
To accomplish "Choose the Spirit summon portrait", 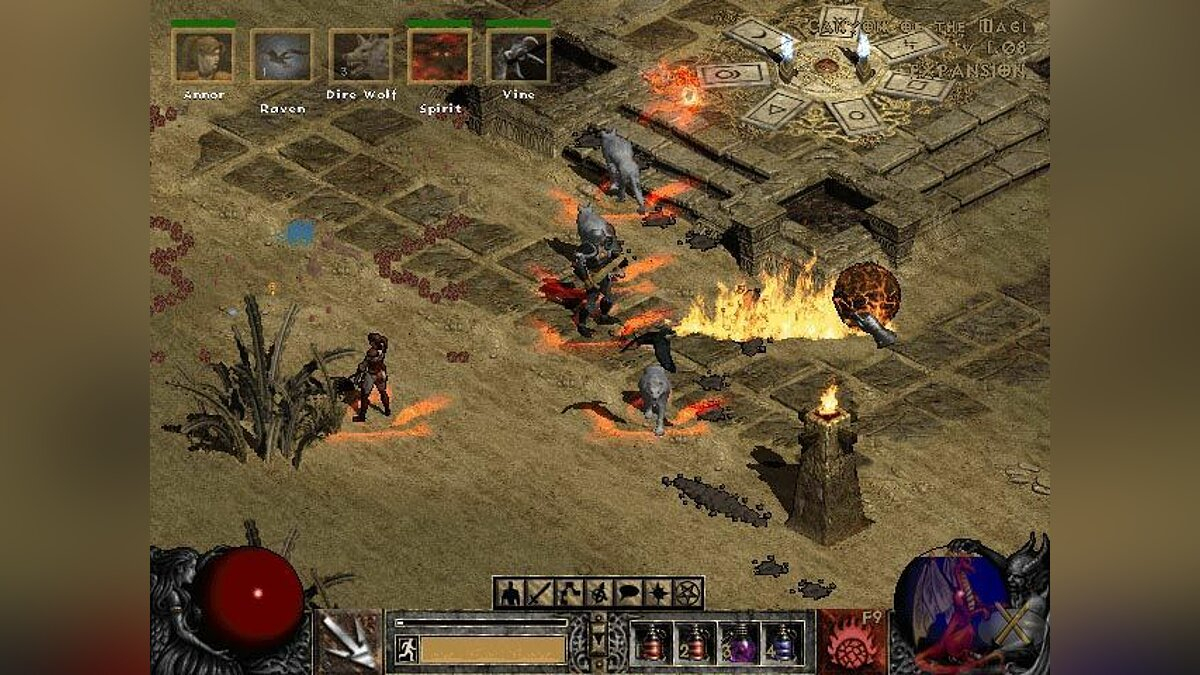I will [439, 56].
